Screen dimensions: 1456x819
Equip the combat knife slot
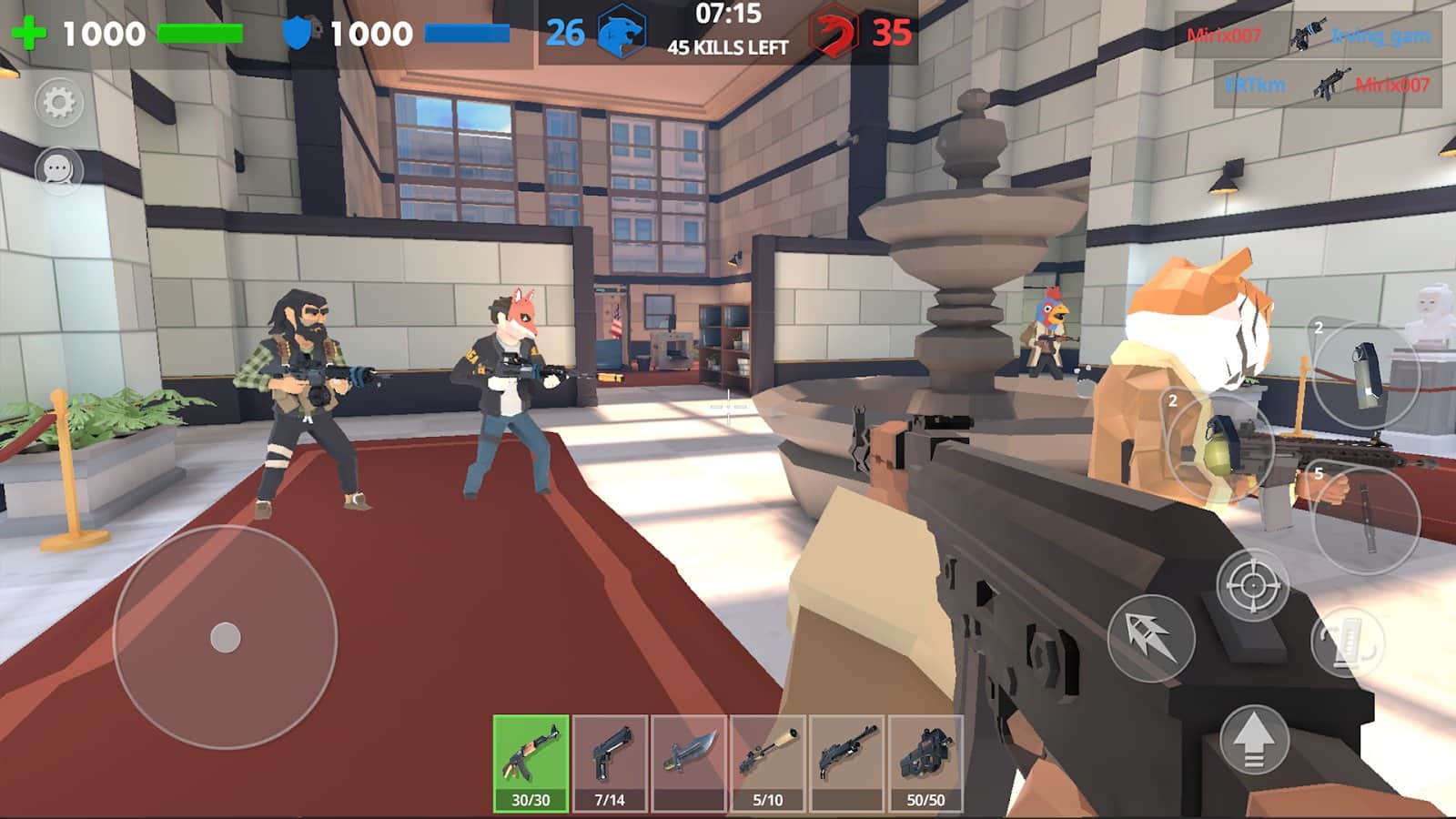689,763
